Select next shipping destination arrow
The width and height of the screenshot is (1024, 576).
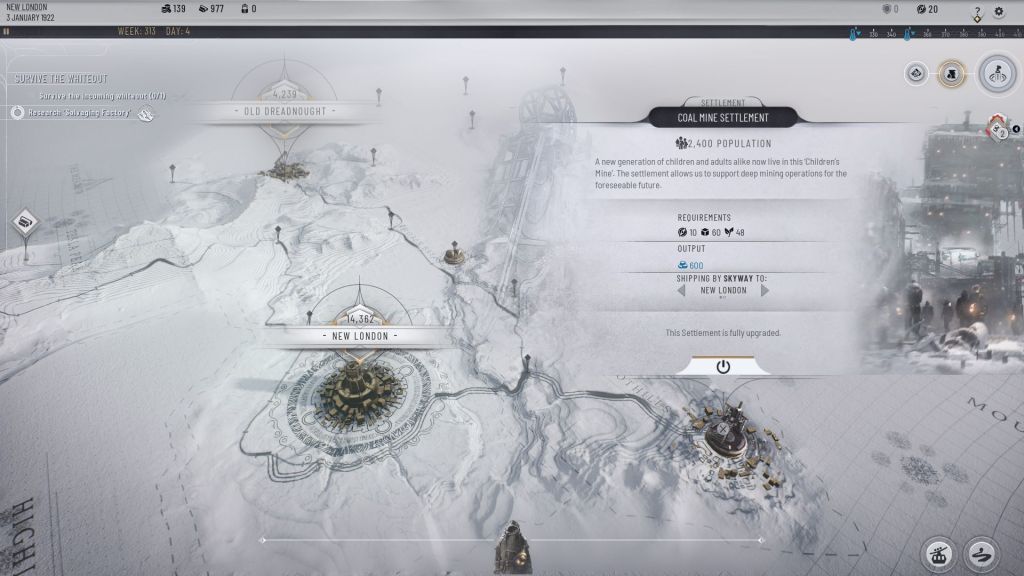765,290
